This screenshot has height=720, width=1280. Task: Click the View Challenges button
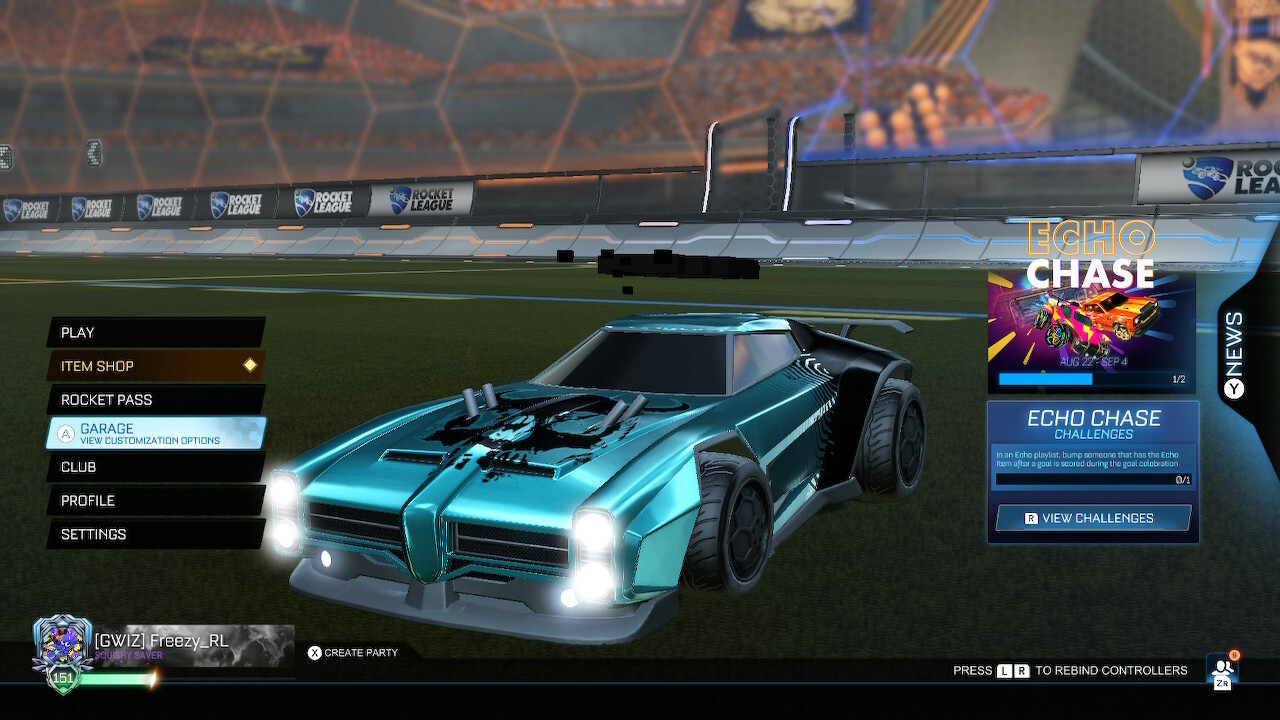click(x=1093, y=518)
